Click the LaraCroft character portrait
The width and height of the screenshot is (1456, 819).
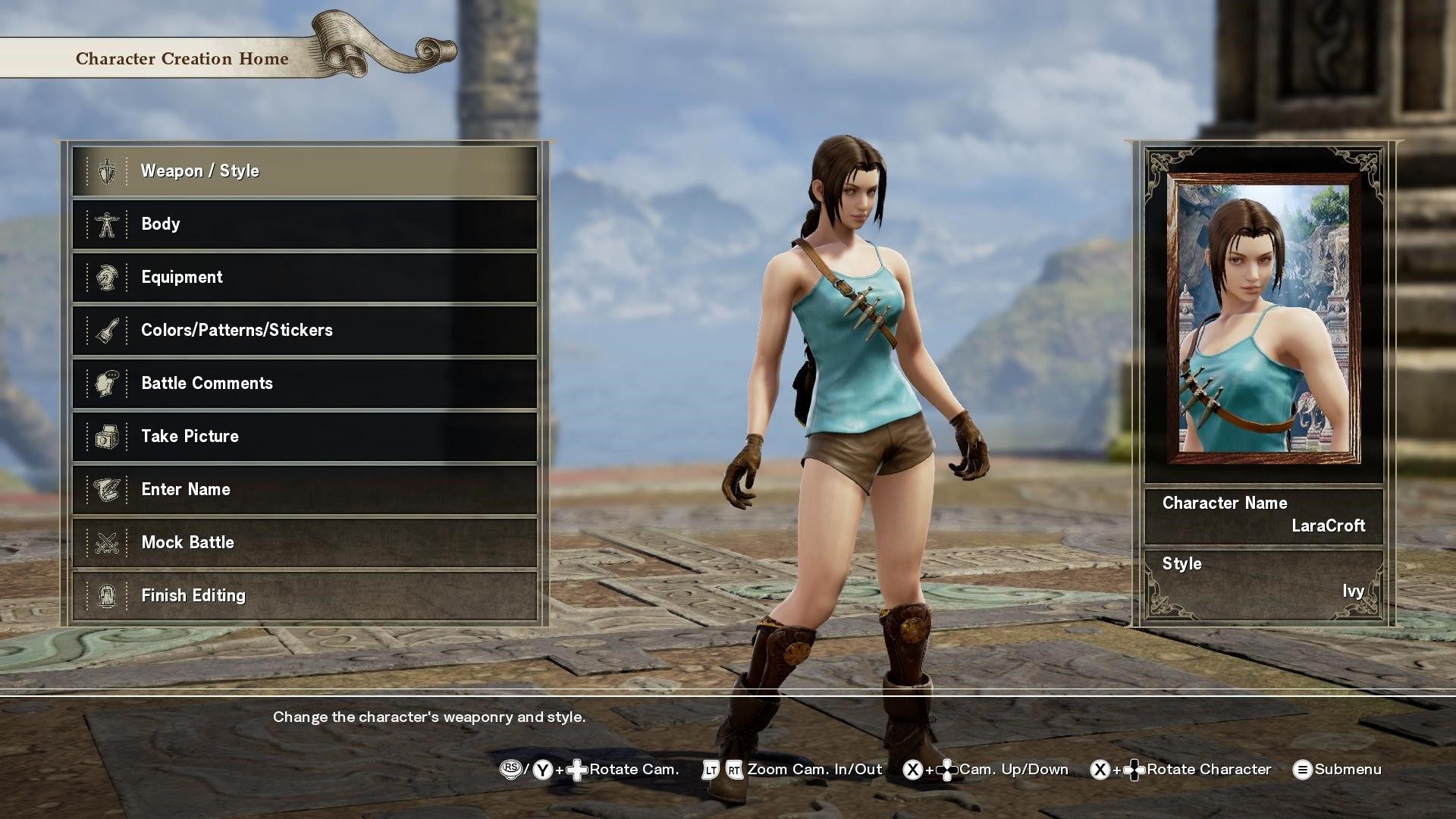(x=1263, y=318)
